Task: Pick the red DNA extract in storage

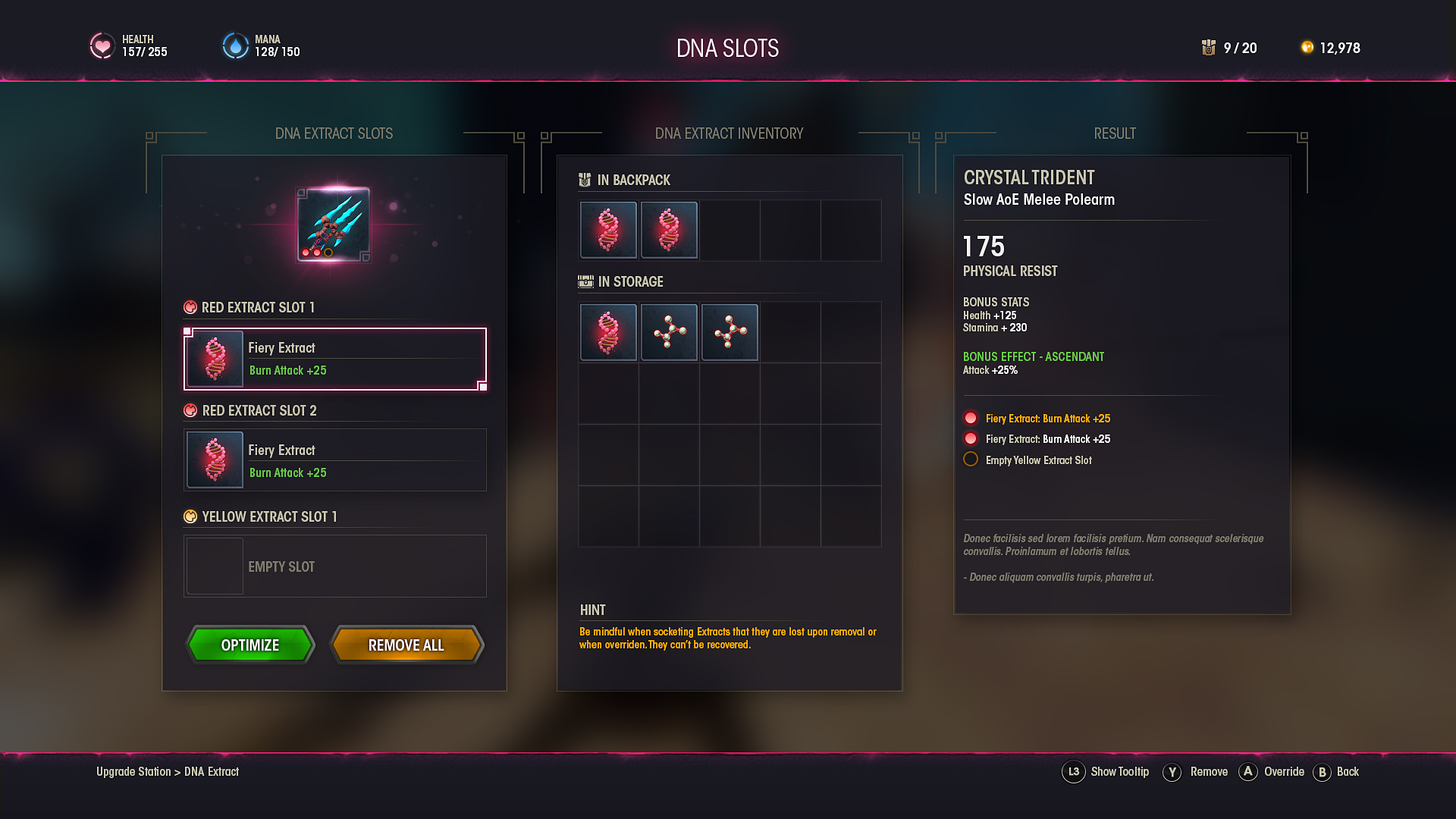Action: 608,332
